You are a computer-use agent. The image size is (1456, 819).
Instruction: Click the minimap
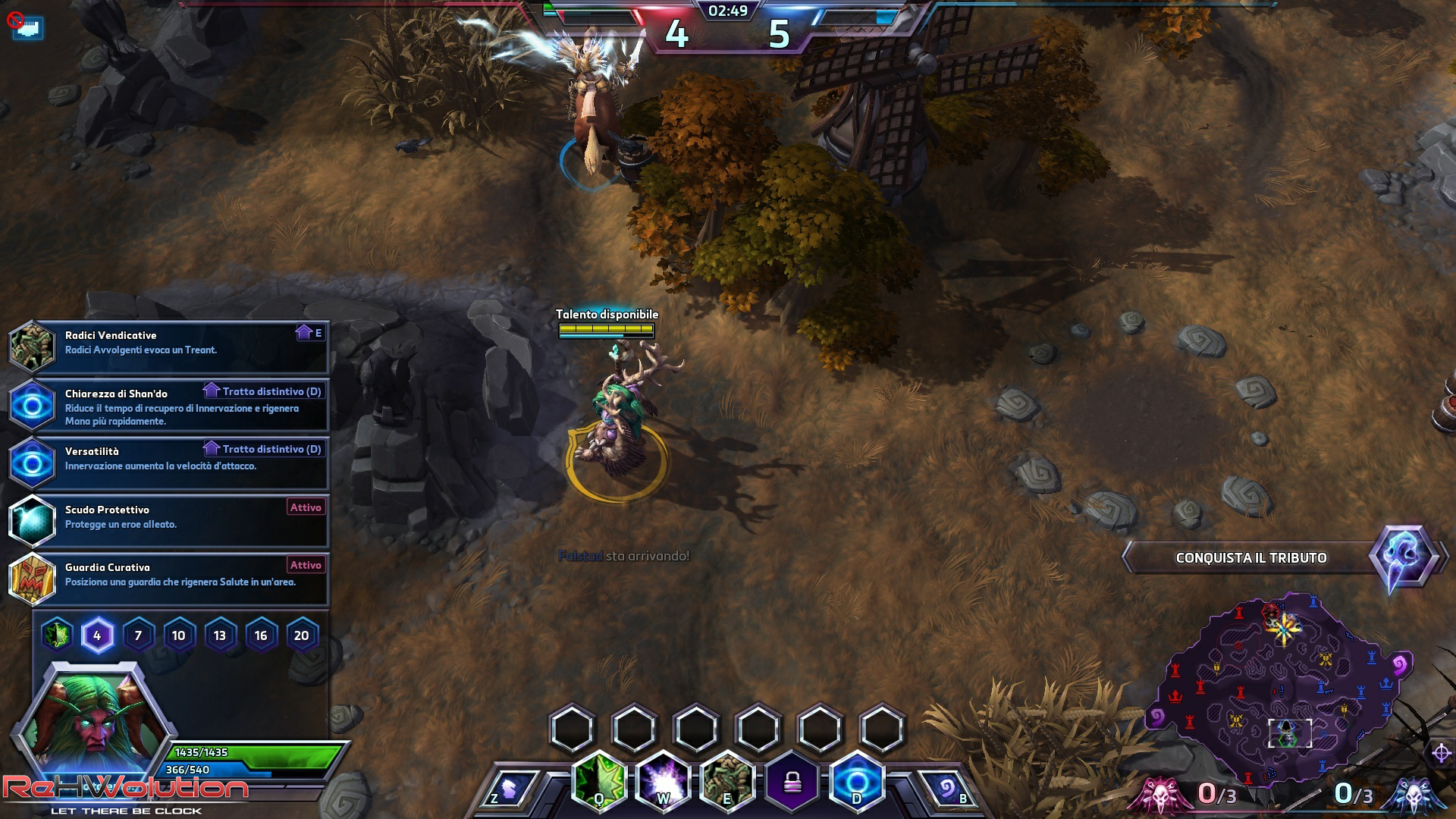pyautogui.click(x=1282, y=686)
